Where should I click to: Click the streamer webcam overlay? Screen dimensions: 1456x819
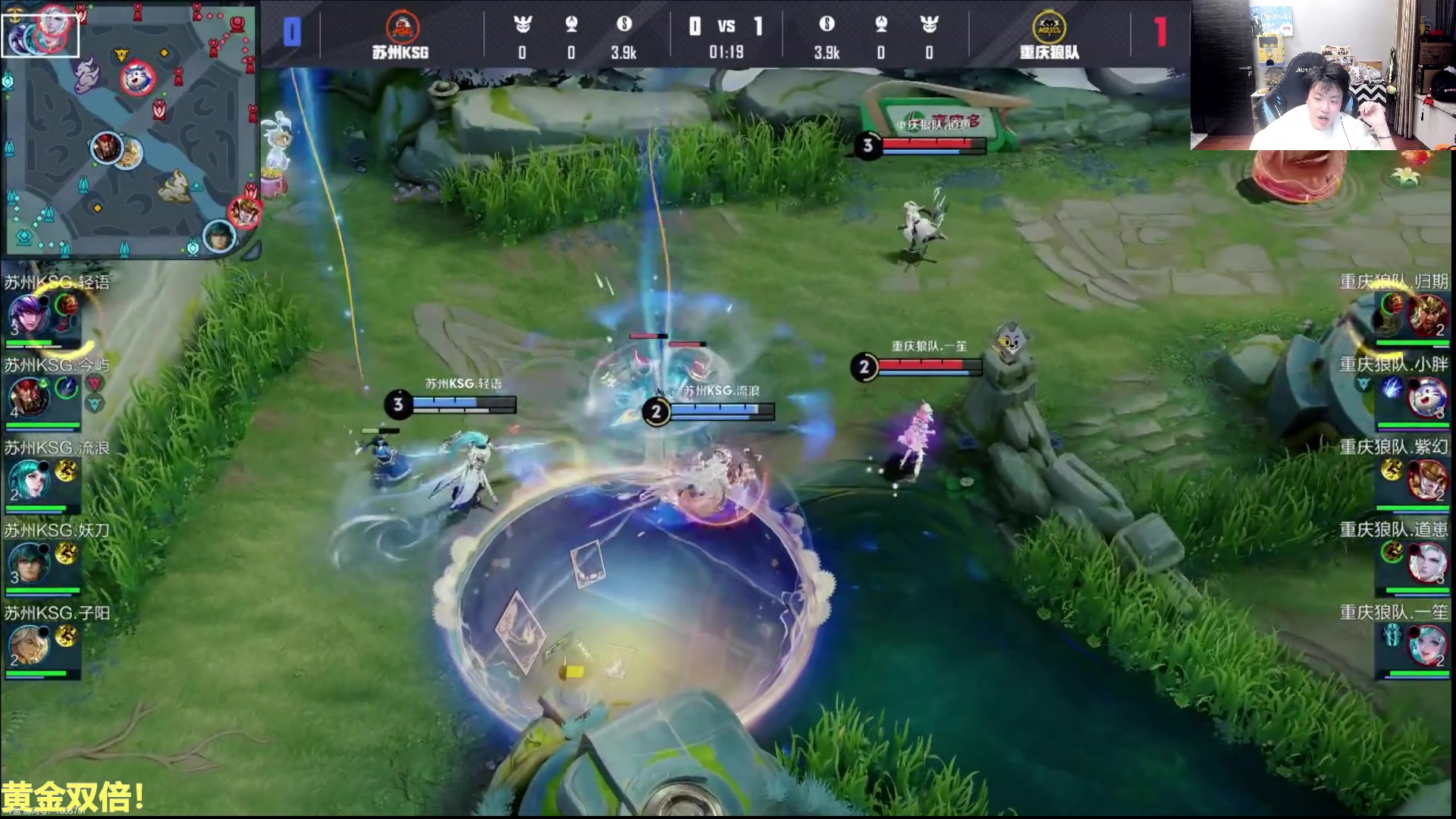coord(1323,75)
